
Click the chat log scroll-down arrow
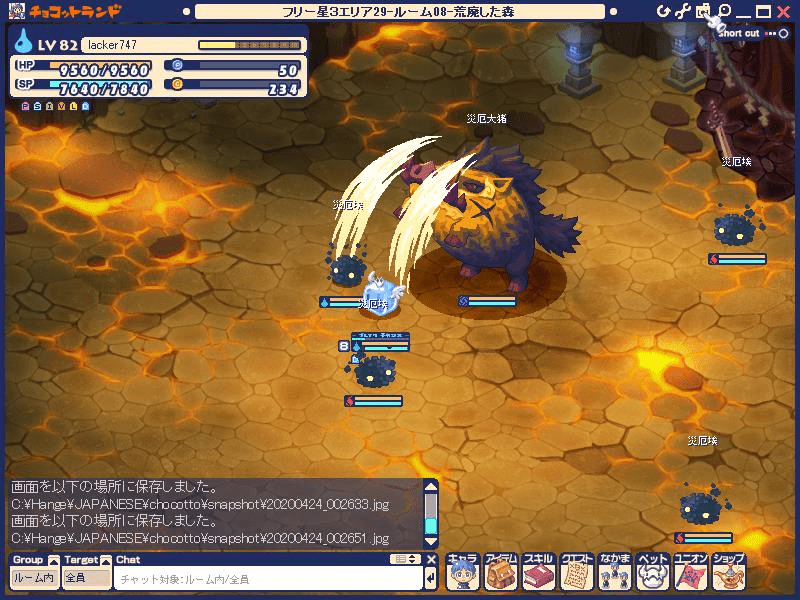pyautogui.click(x=431, y=540)
